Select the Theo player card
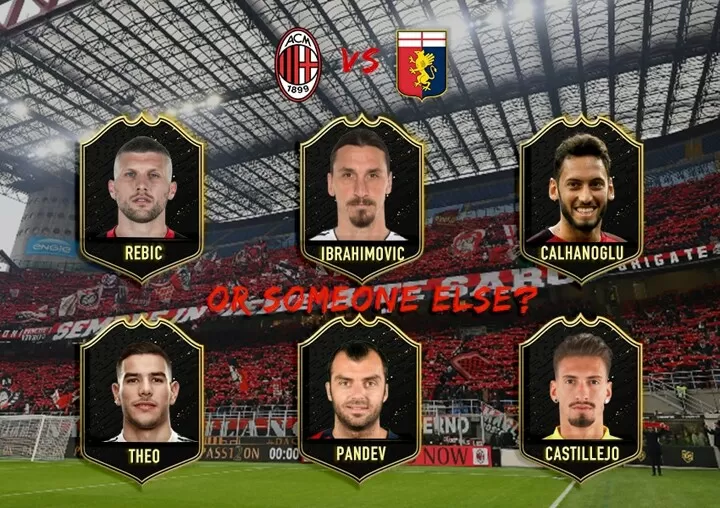The height and width of the screenshot is (508, 720). (142, 400)
